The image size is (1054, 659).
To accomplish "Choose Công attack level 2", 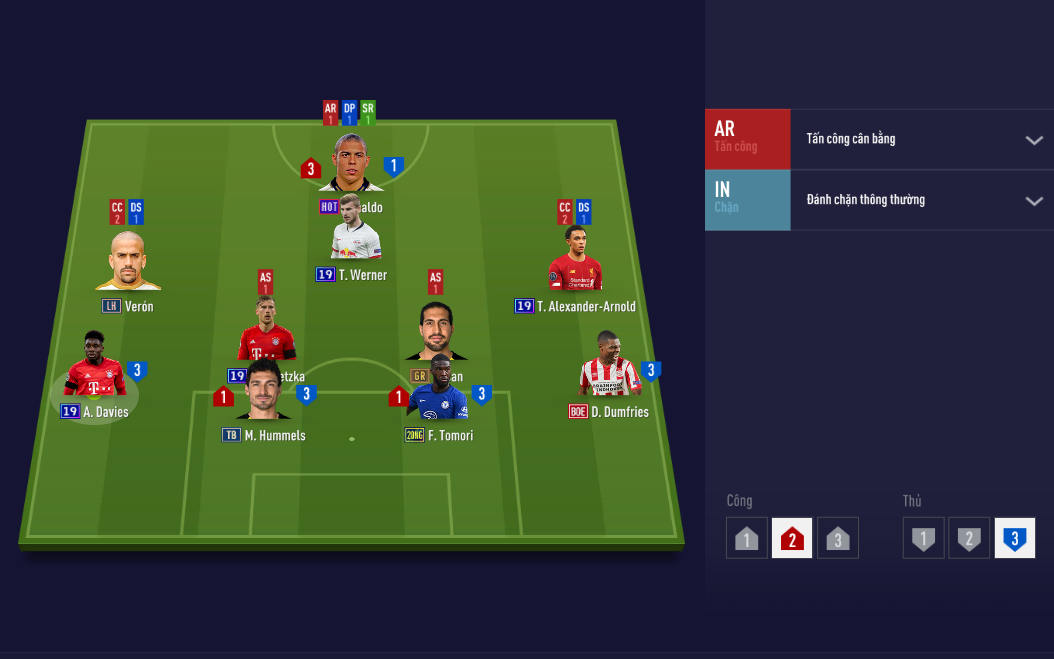I will [x=792, y=538].
